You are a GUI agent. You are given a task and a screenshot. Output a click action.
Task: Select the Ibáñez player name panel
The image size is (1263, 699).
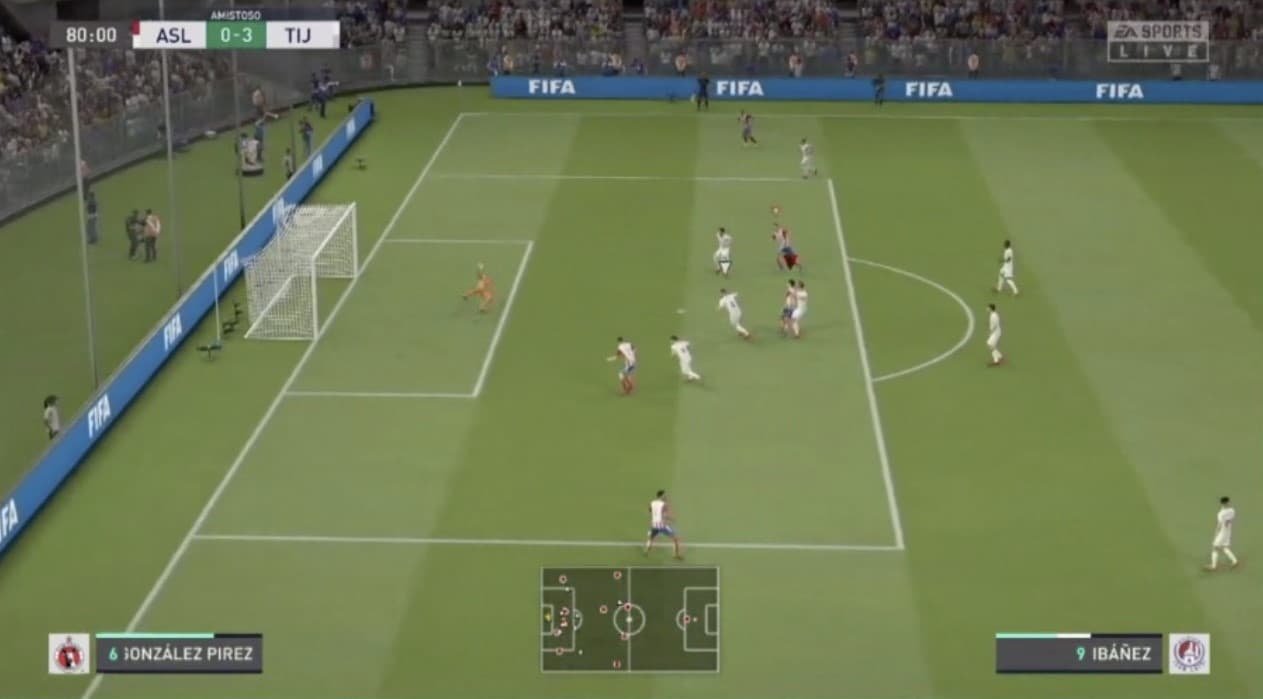[1079, 654]
